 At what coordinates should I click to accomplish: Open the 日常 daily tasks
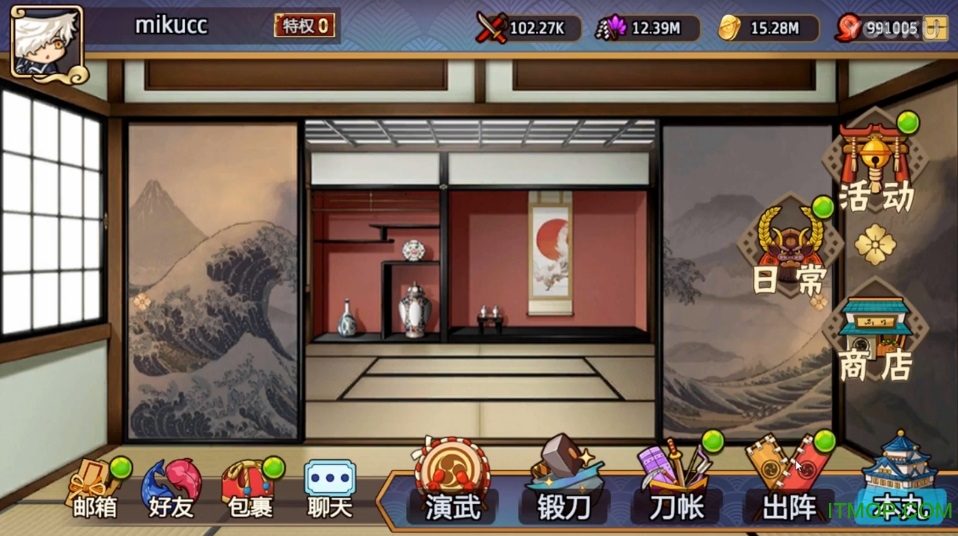tap(790, 250)
